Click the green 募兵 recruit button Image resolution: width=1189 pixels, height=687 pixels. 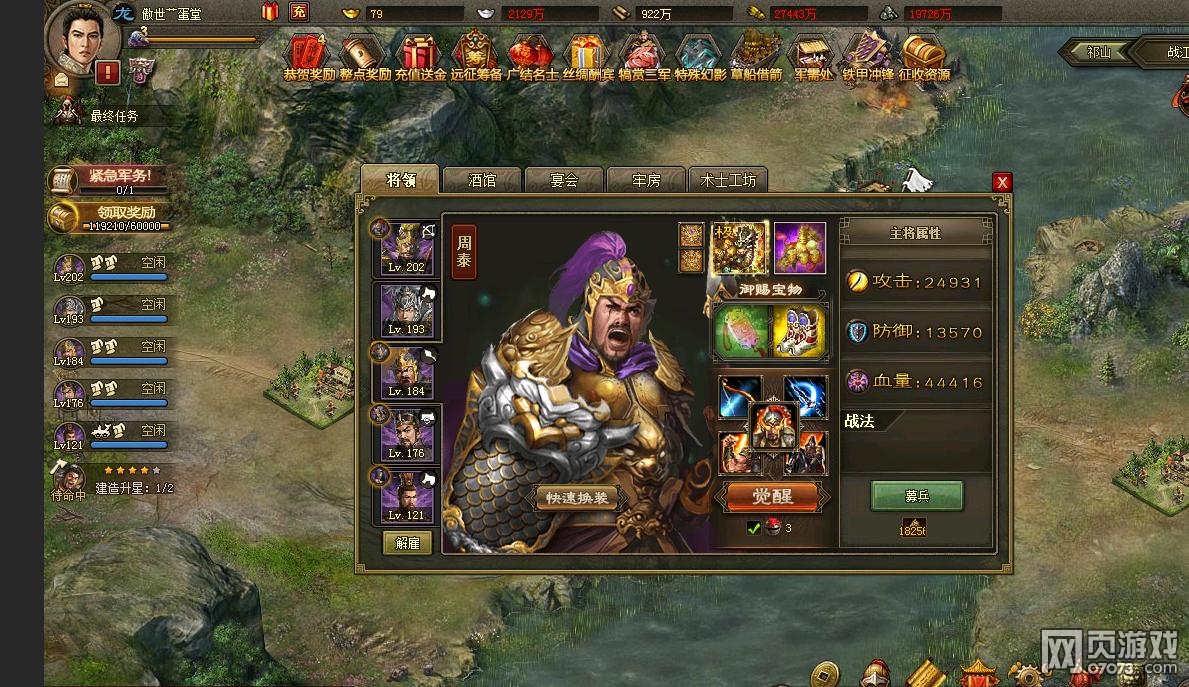[x=916, y=495]
